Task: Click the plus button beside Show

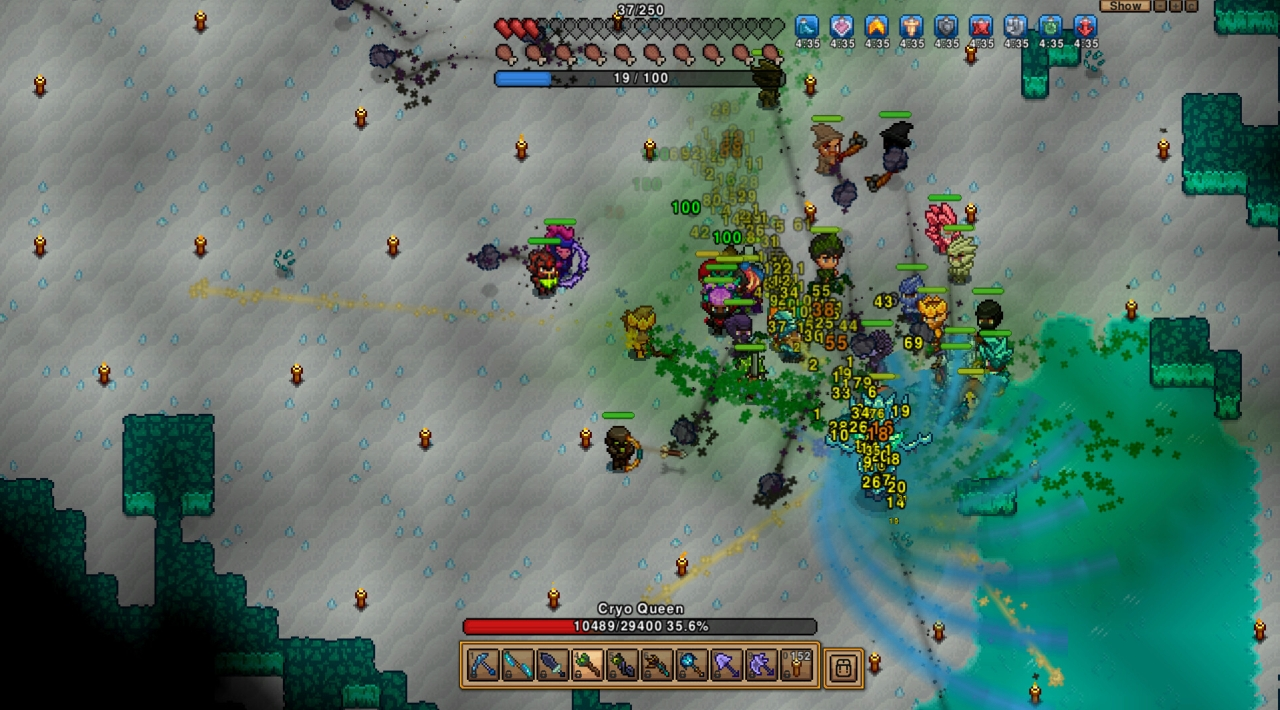Action: (x=1175, y=6)
